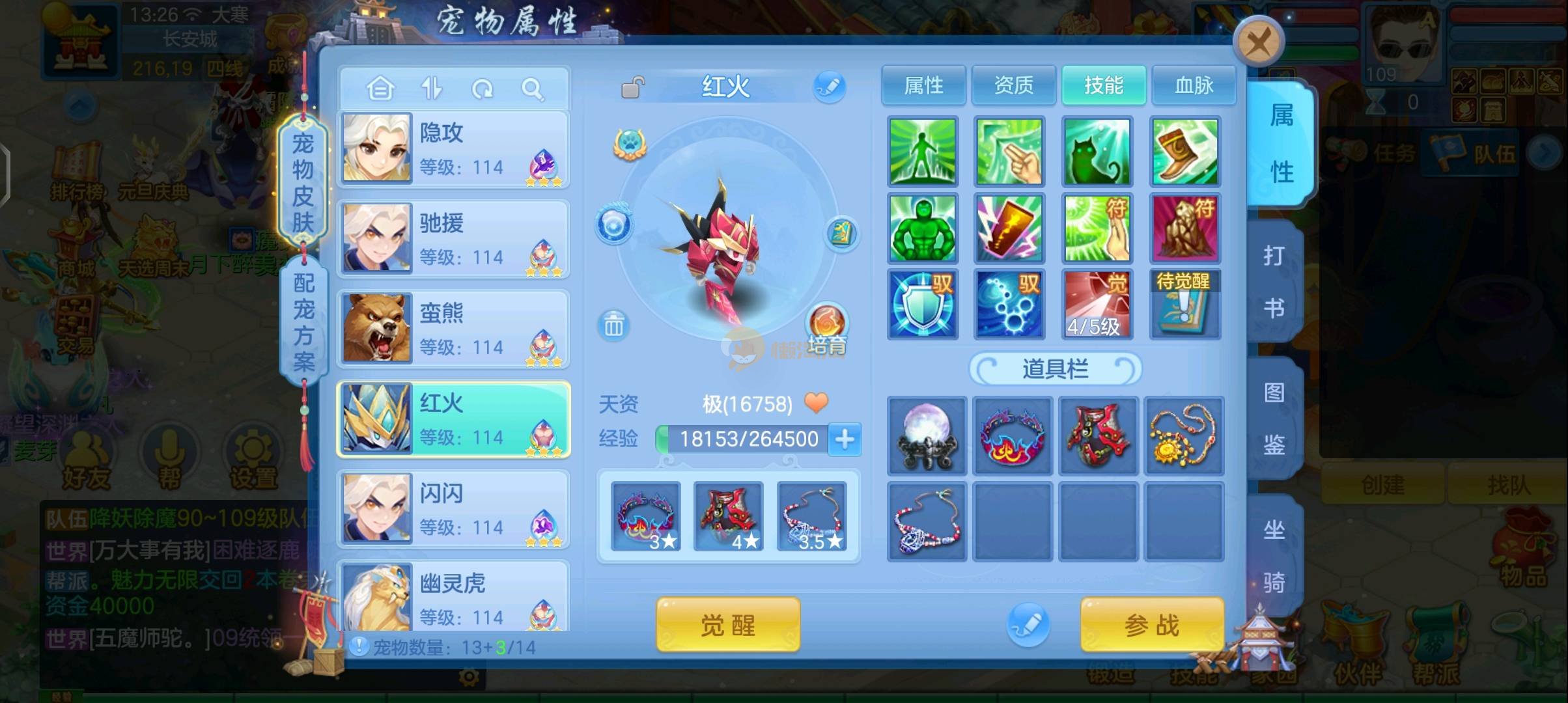
Task: Click the trash can release icon
Action: (x=613, y=324)
